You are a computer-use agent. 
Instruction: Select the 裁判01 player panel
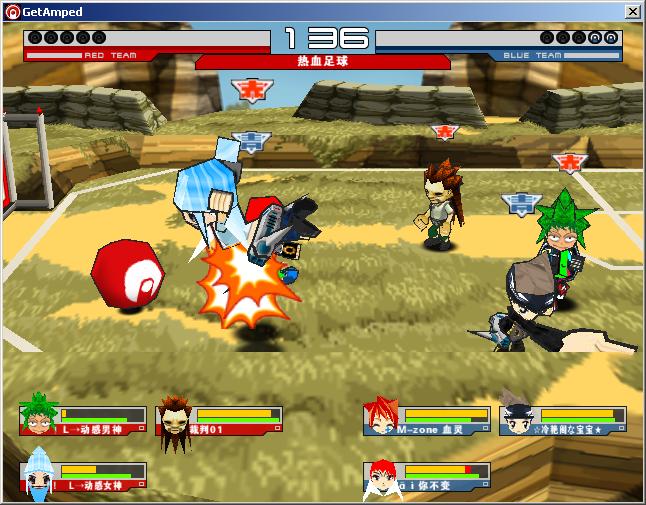tap(219, 420)
